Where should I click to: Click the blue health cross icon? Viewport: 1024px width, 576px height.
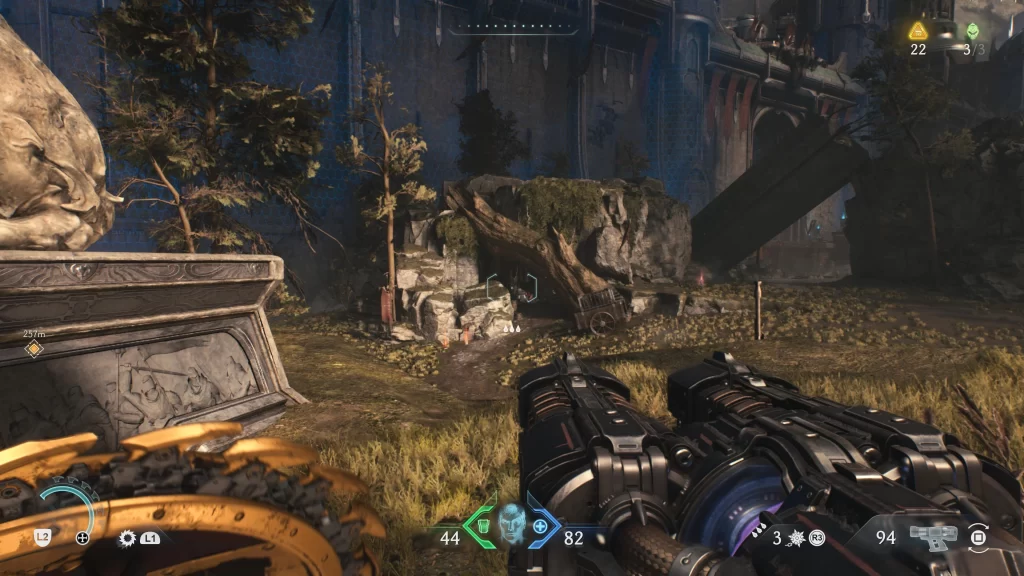[x=541, y=525]
